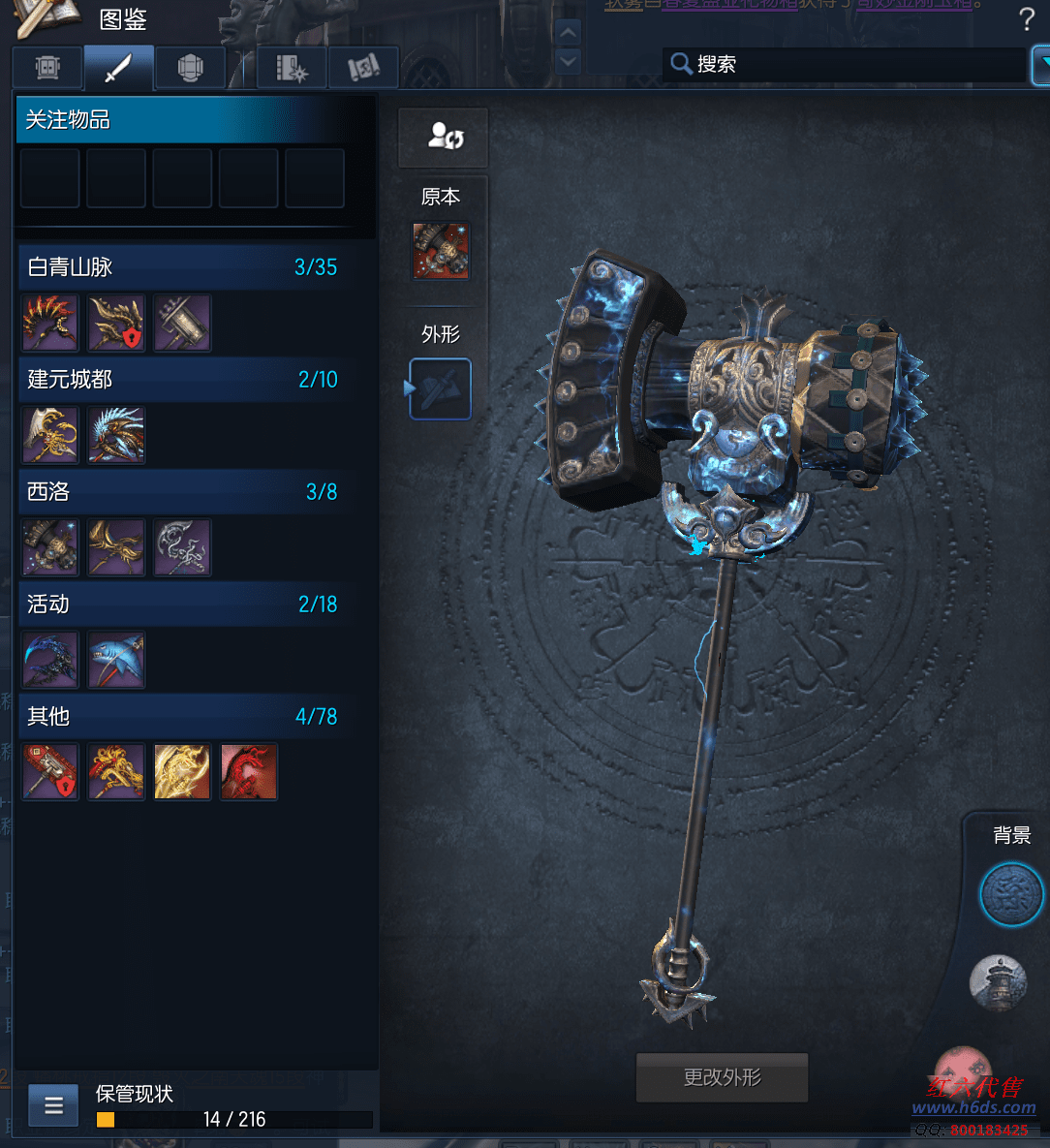Choose the red dragon weapon icon
This screenshot has width=1050, height=1148.
[249, 772]
